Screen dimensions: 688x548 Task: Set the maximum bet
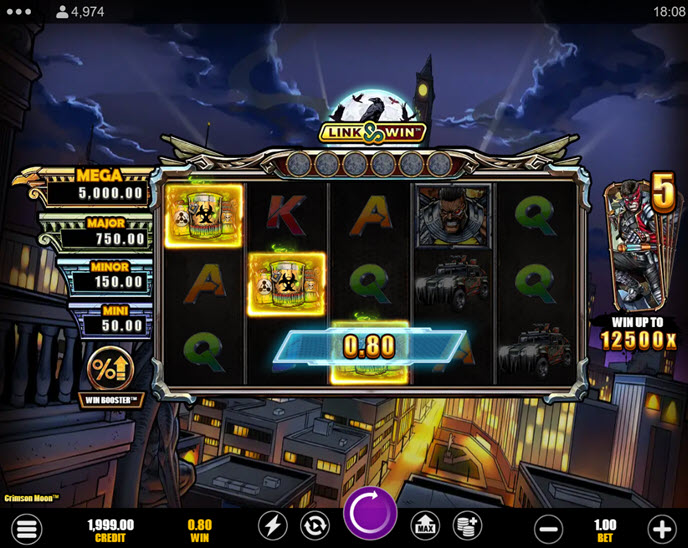click(424, 526)
